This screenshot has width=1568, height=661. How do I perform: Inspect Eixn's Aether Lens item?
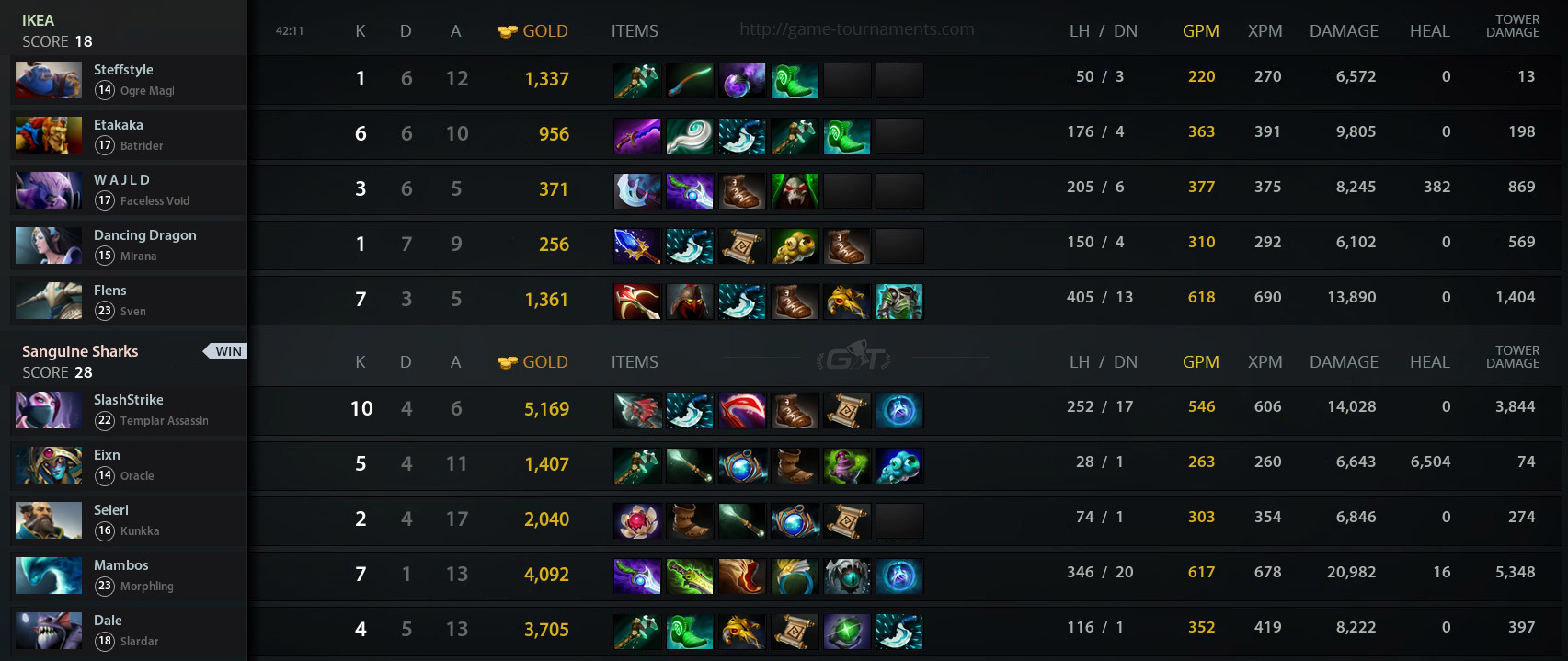point(741,466)
